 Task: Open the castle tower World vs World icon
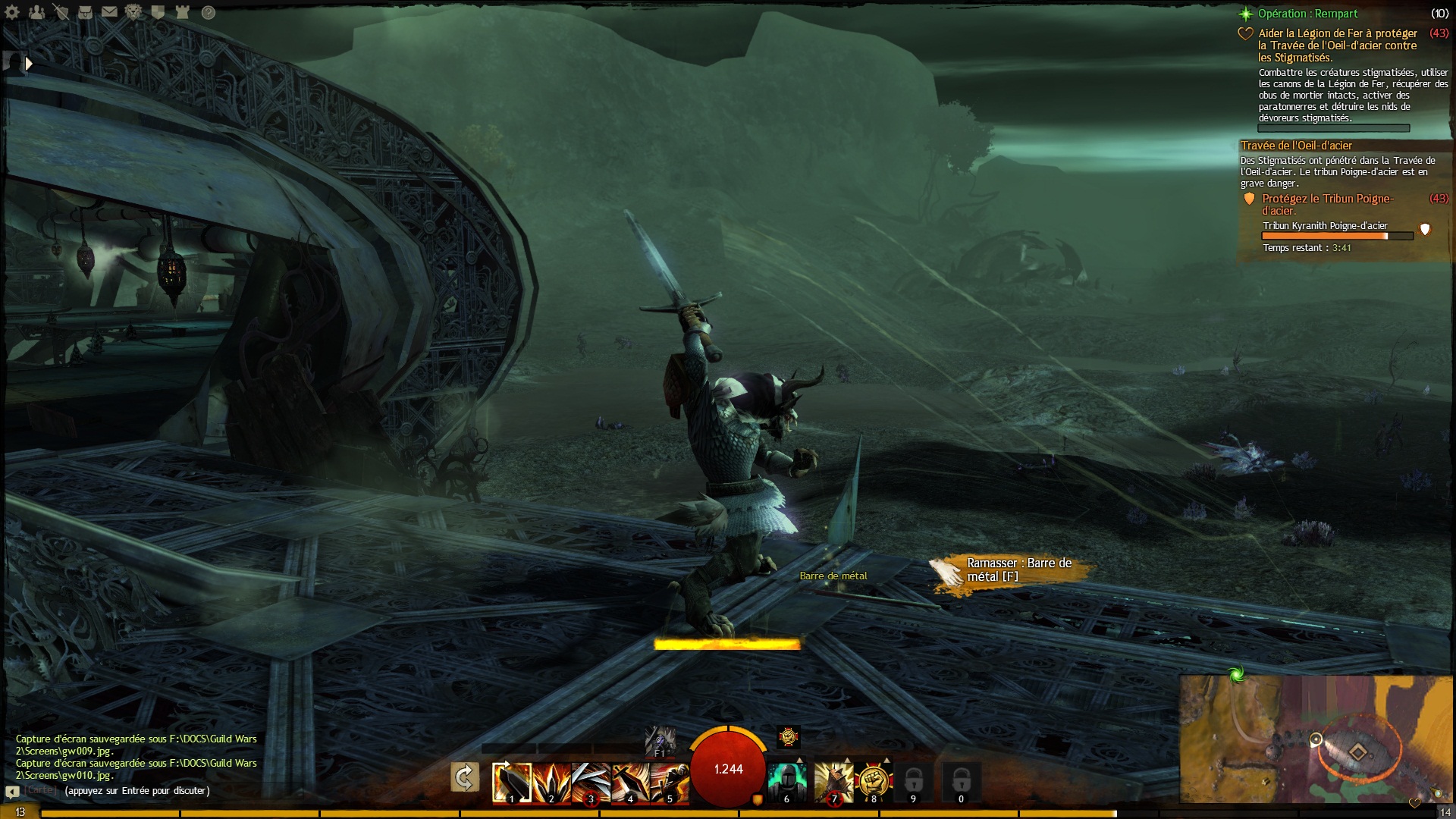click(x=182, y=12)
